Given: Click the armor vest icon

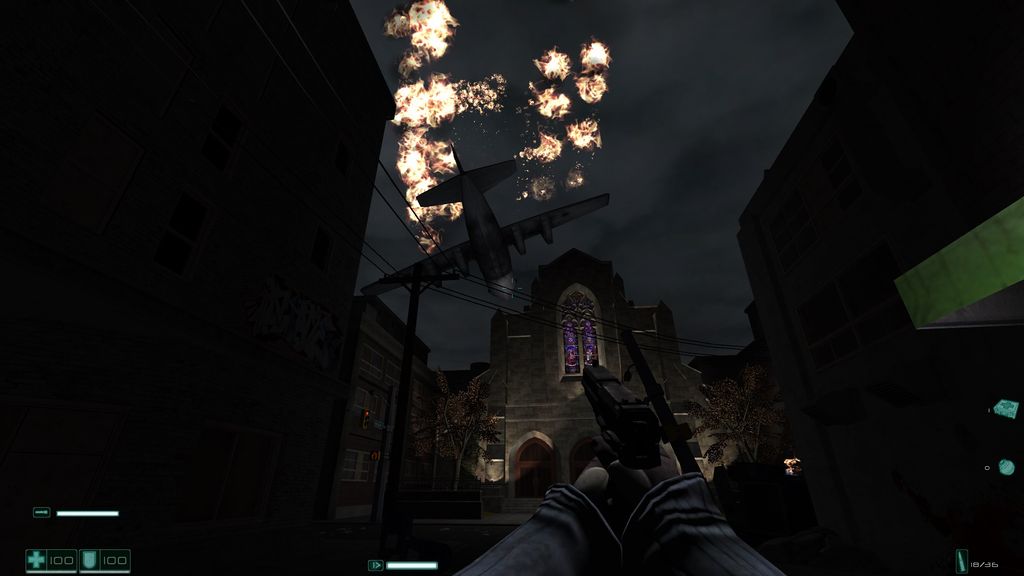Looking at the screenshot, I should click(90, 560).
